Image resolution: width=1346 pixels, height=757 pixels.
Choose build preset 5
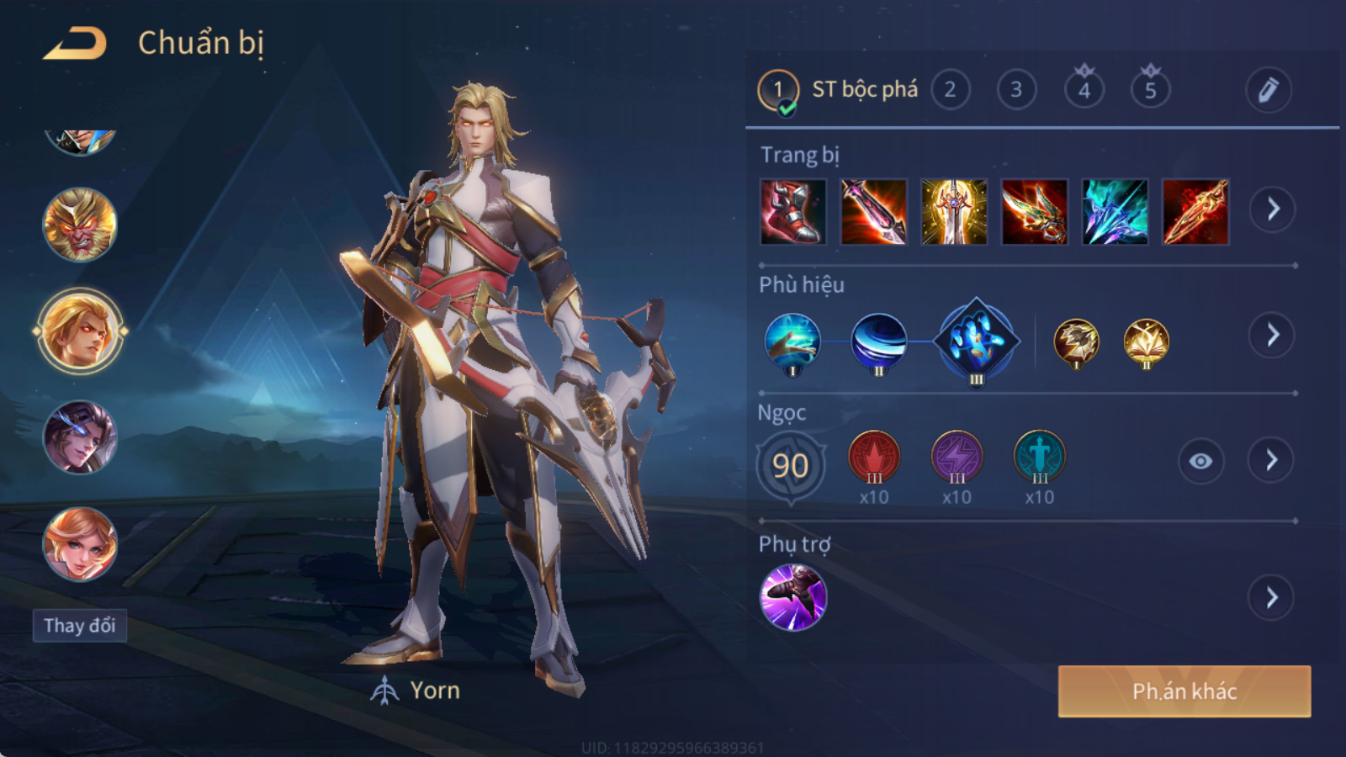click(1150, 90)
